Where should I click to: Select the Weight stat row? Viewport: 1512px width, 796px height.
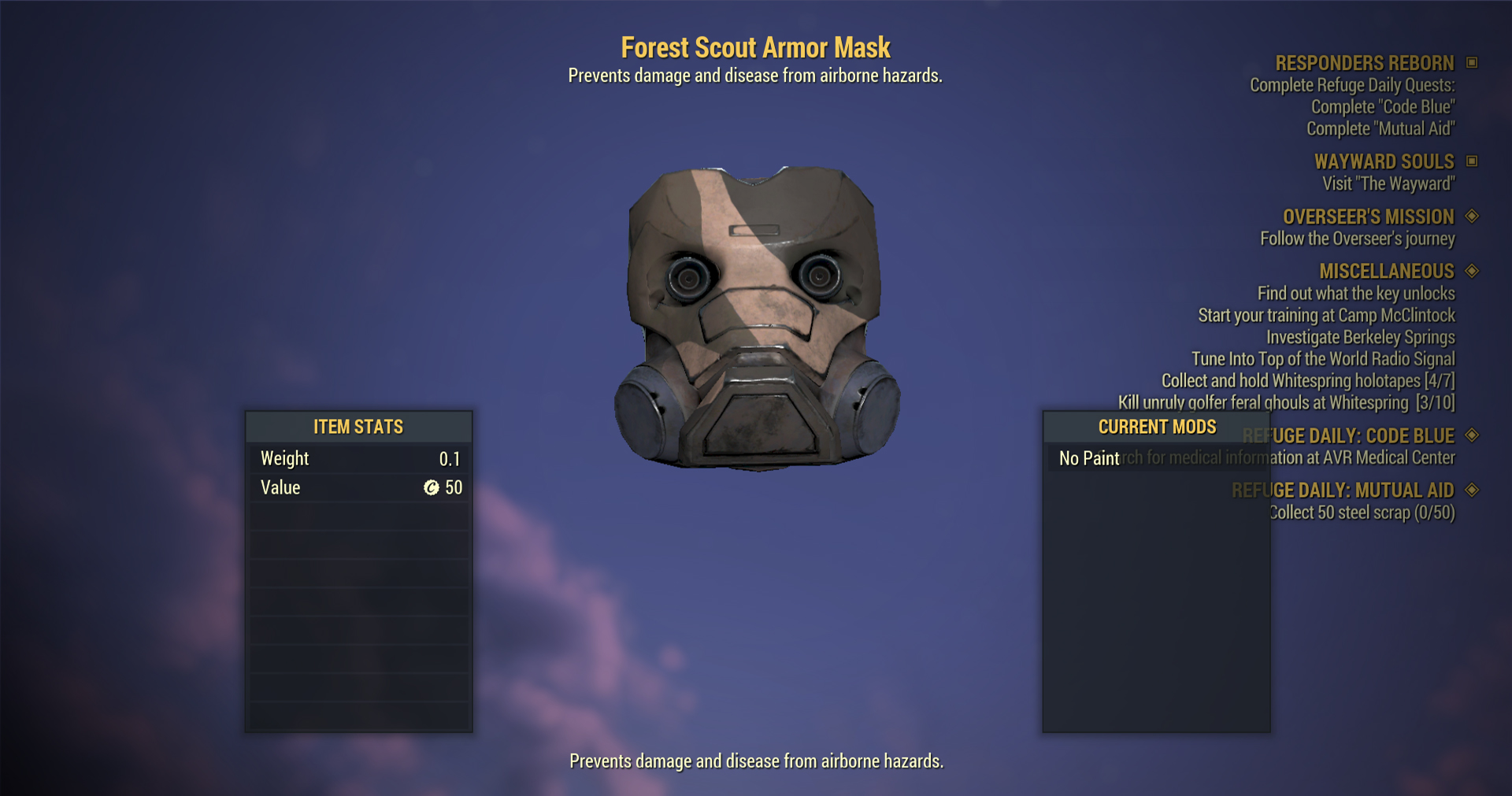pos(358,457)
